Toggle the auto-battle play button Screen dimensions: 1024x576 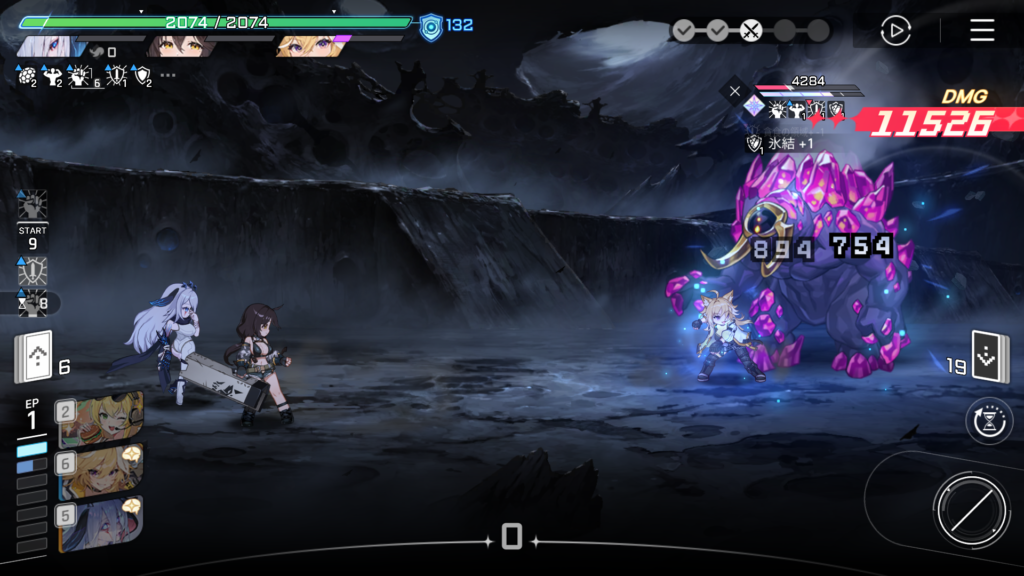pos(895,31)
